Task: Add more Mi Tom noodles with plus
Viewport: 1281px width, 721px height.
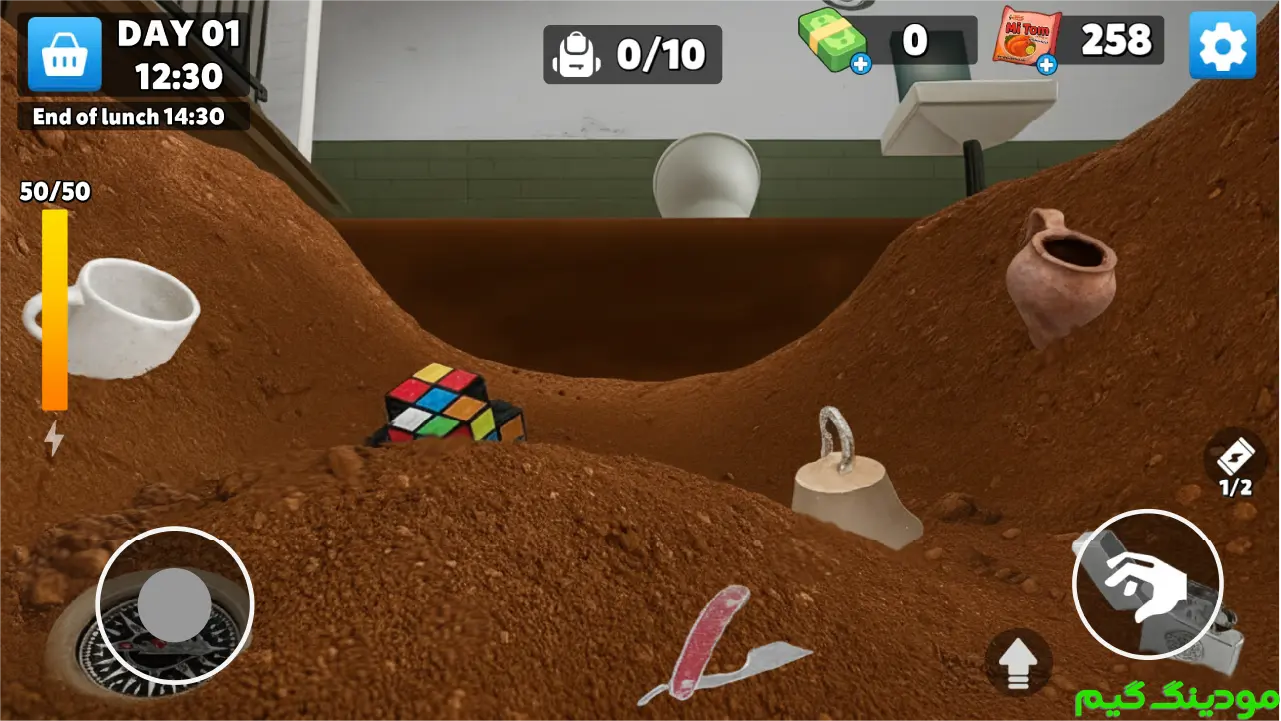Action: click(1046, 65)
